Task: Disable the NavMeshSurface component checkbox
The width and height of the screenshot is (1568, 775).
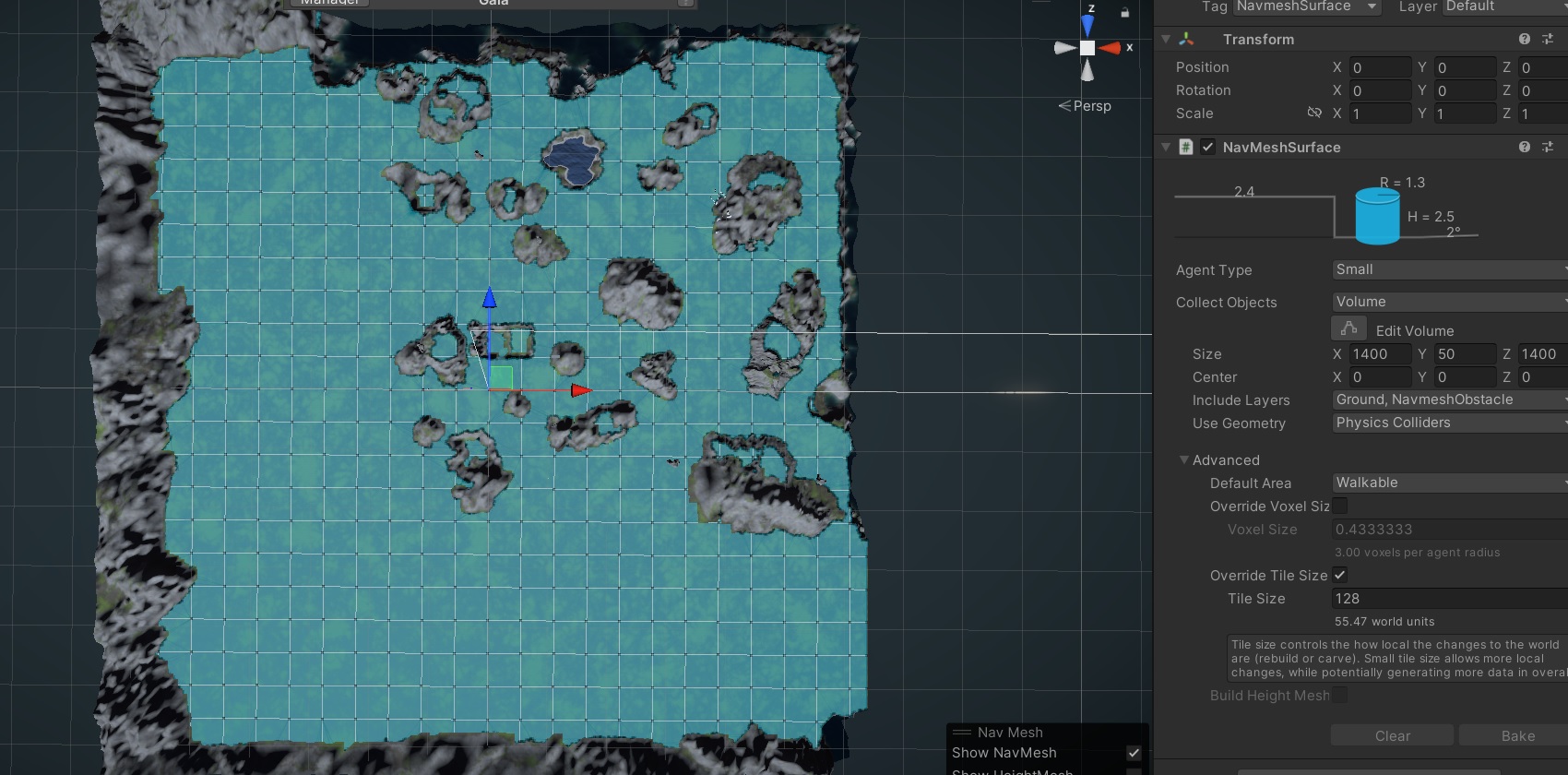Action: click(x=1207, y=148)
